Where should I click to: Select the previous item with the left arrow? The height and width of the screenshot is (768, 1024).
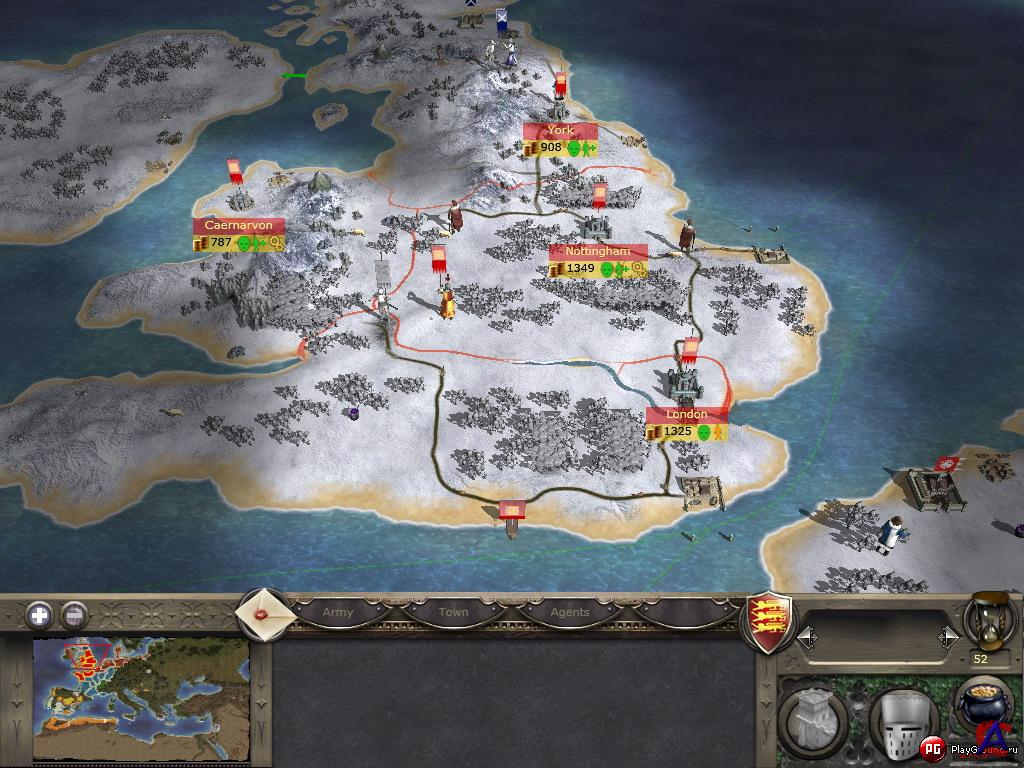point(806,636)
